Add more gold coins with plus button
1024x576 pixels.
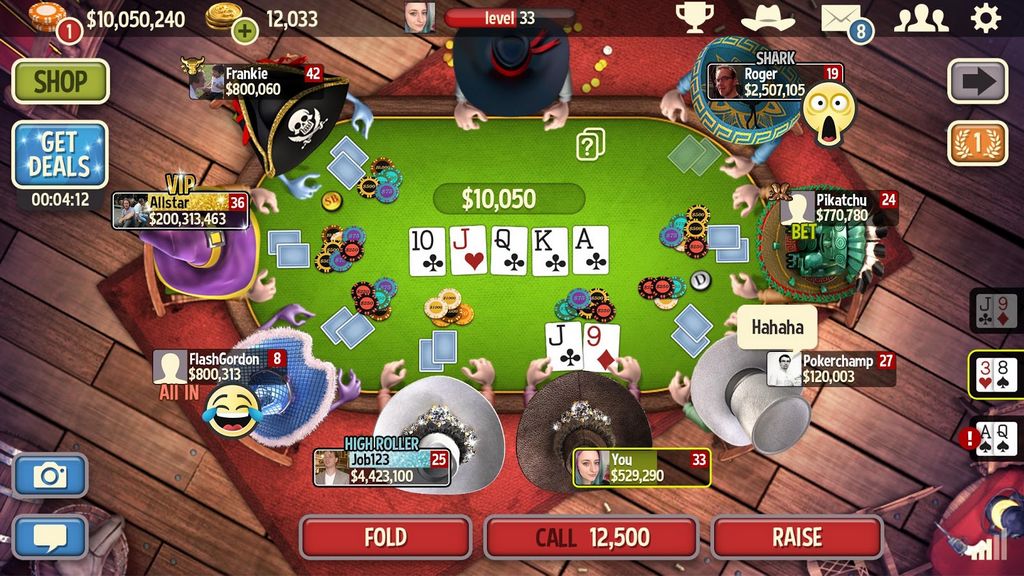(245, 30)
